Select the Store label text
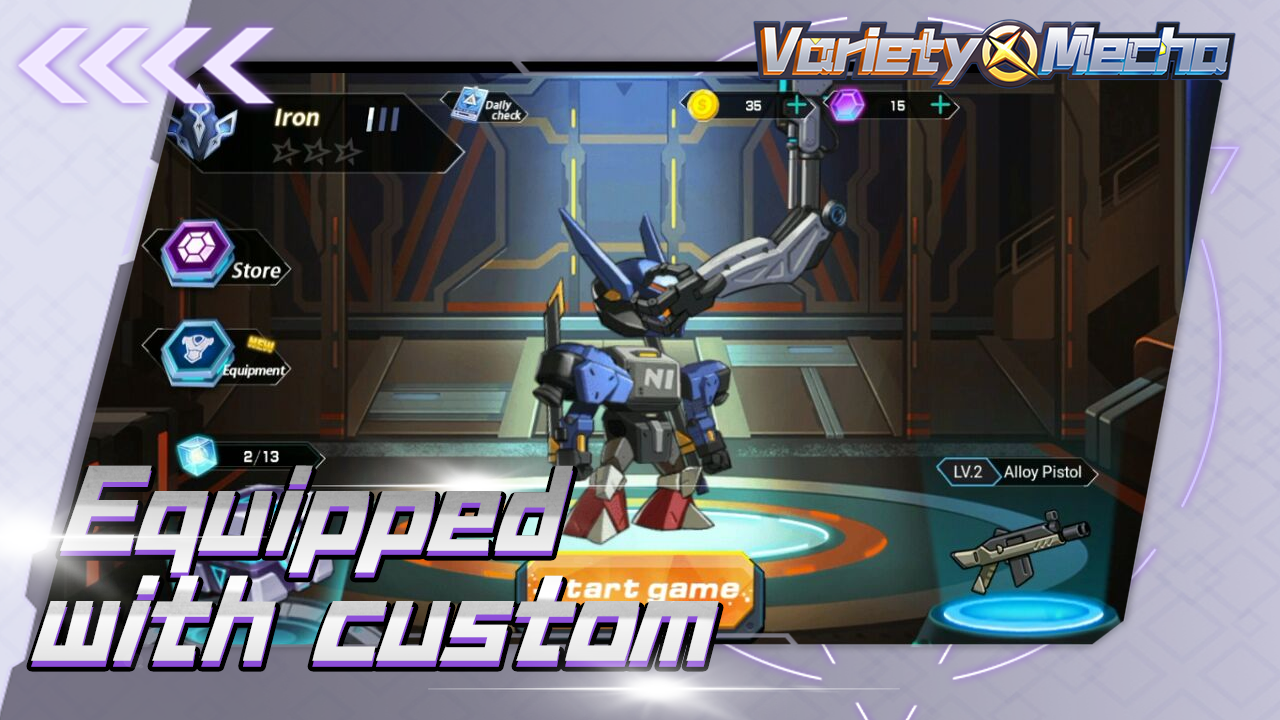This screenshot has width=1280, height=720. pos(259,269)
